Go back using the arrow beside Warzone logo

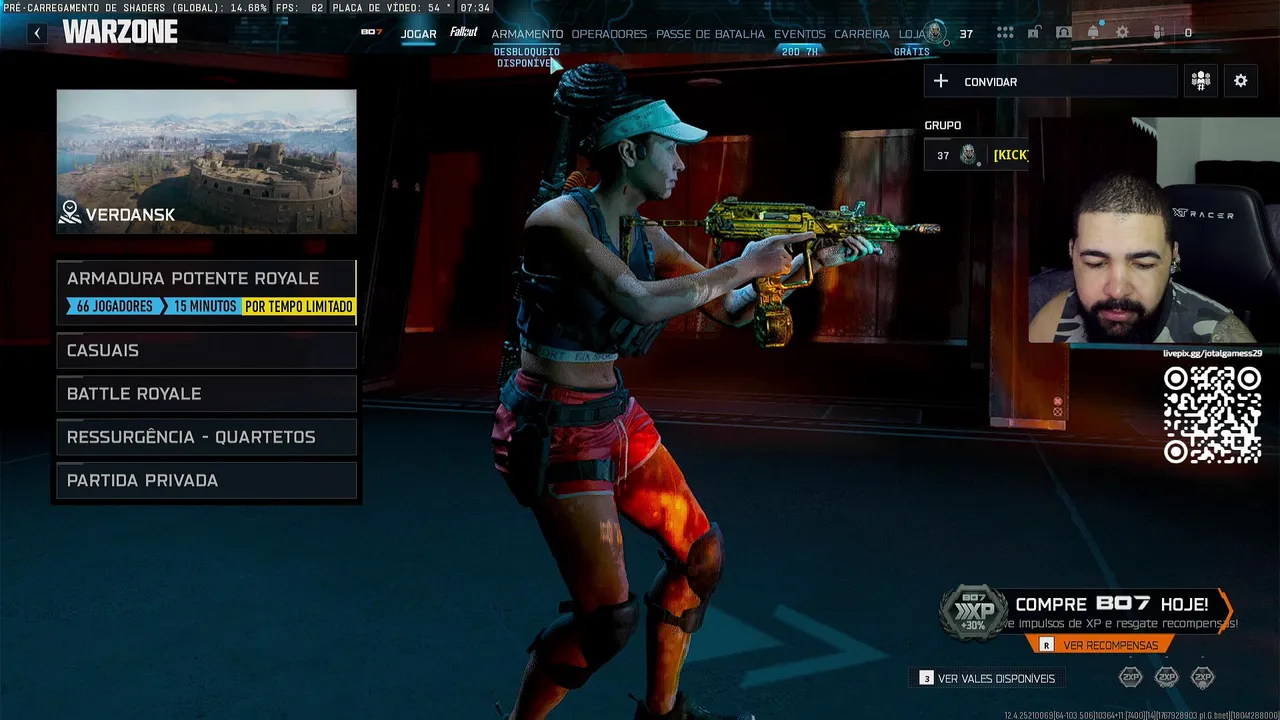click(37, 33)
